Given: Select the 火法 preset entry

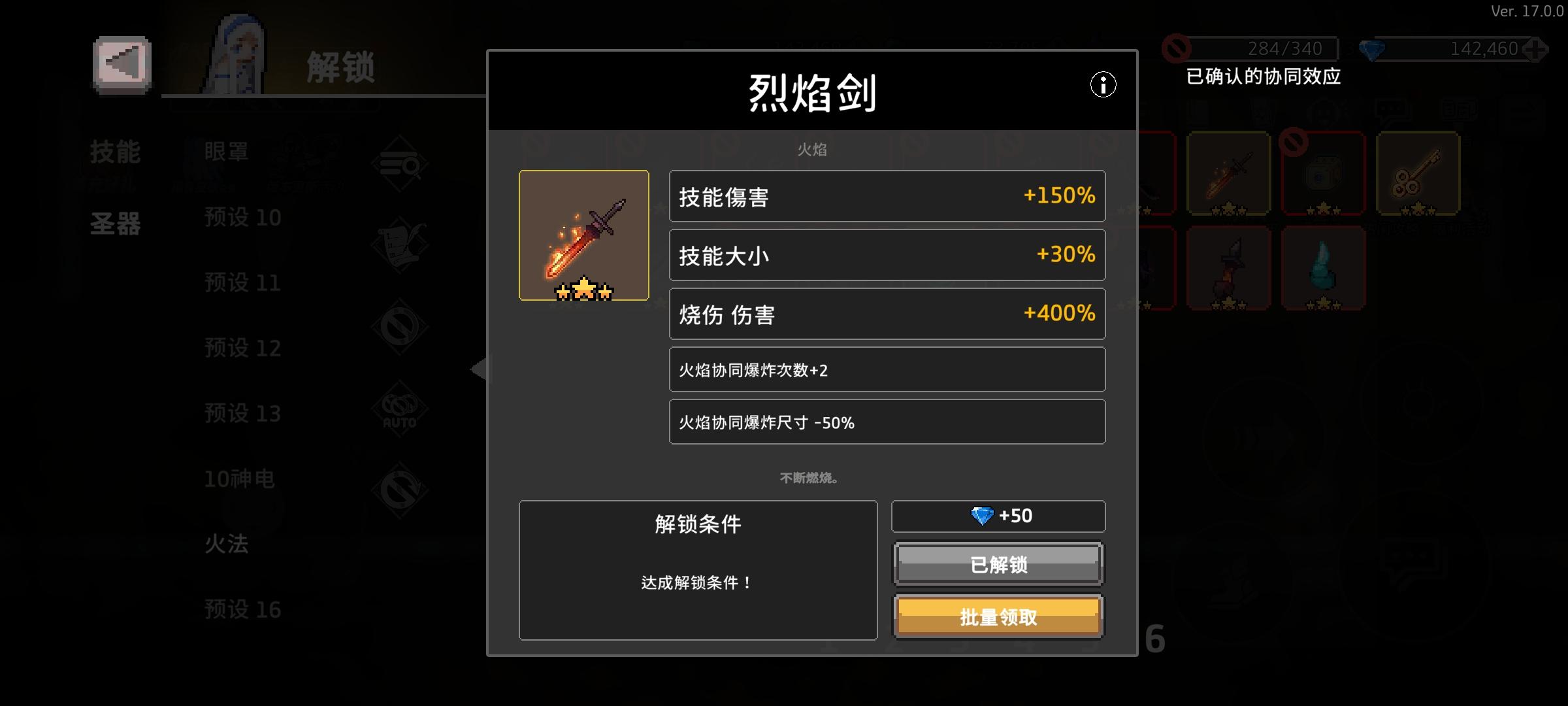Looking at the screenshot, I should pyautogui.click(x=225, y=544).
